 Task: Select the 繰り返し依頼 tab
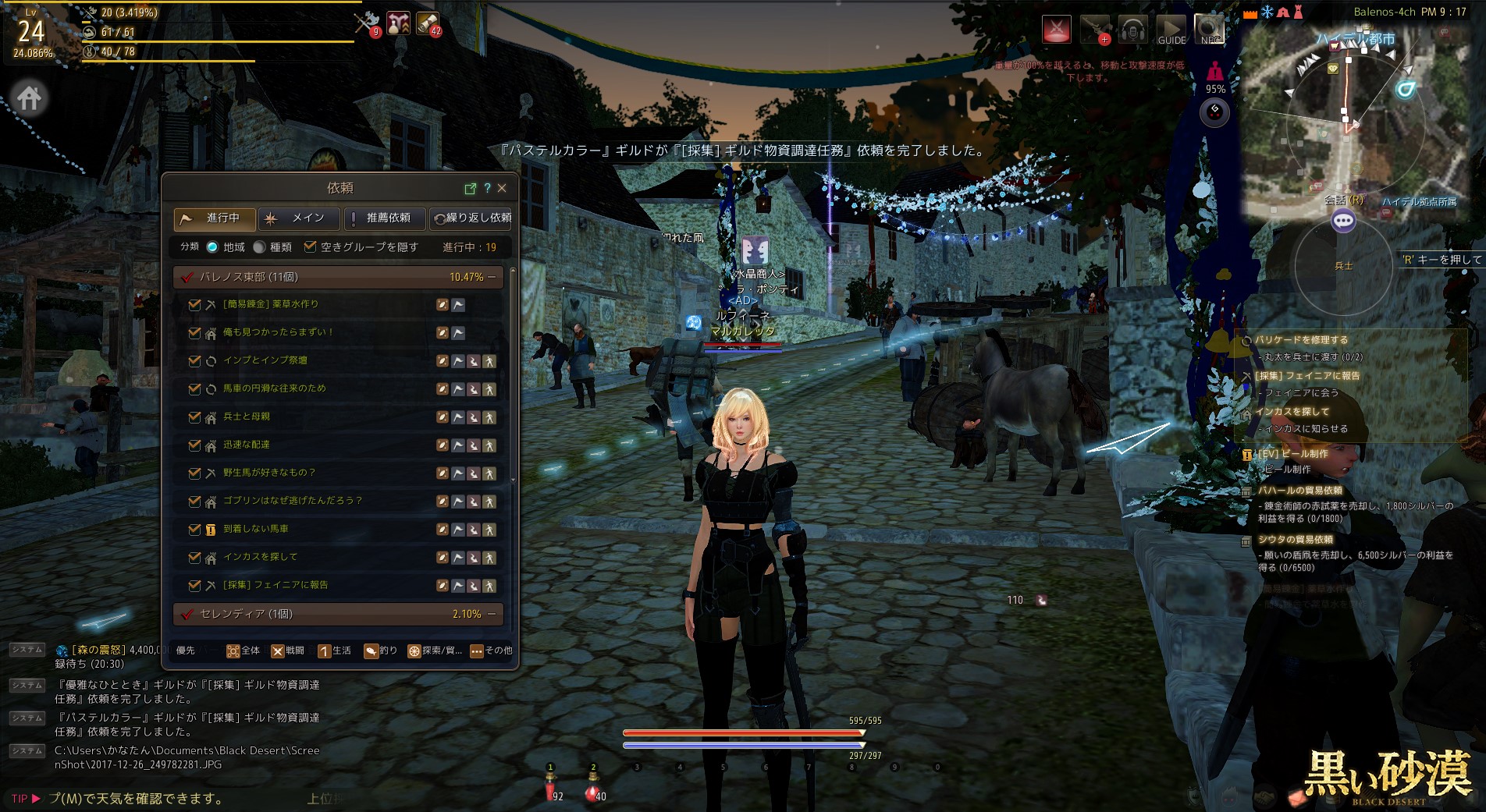pyautogui.click(x=473, y=218)
